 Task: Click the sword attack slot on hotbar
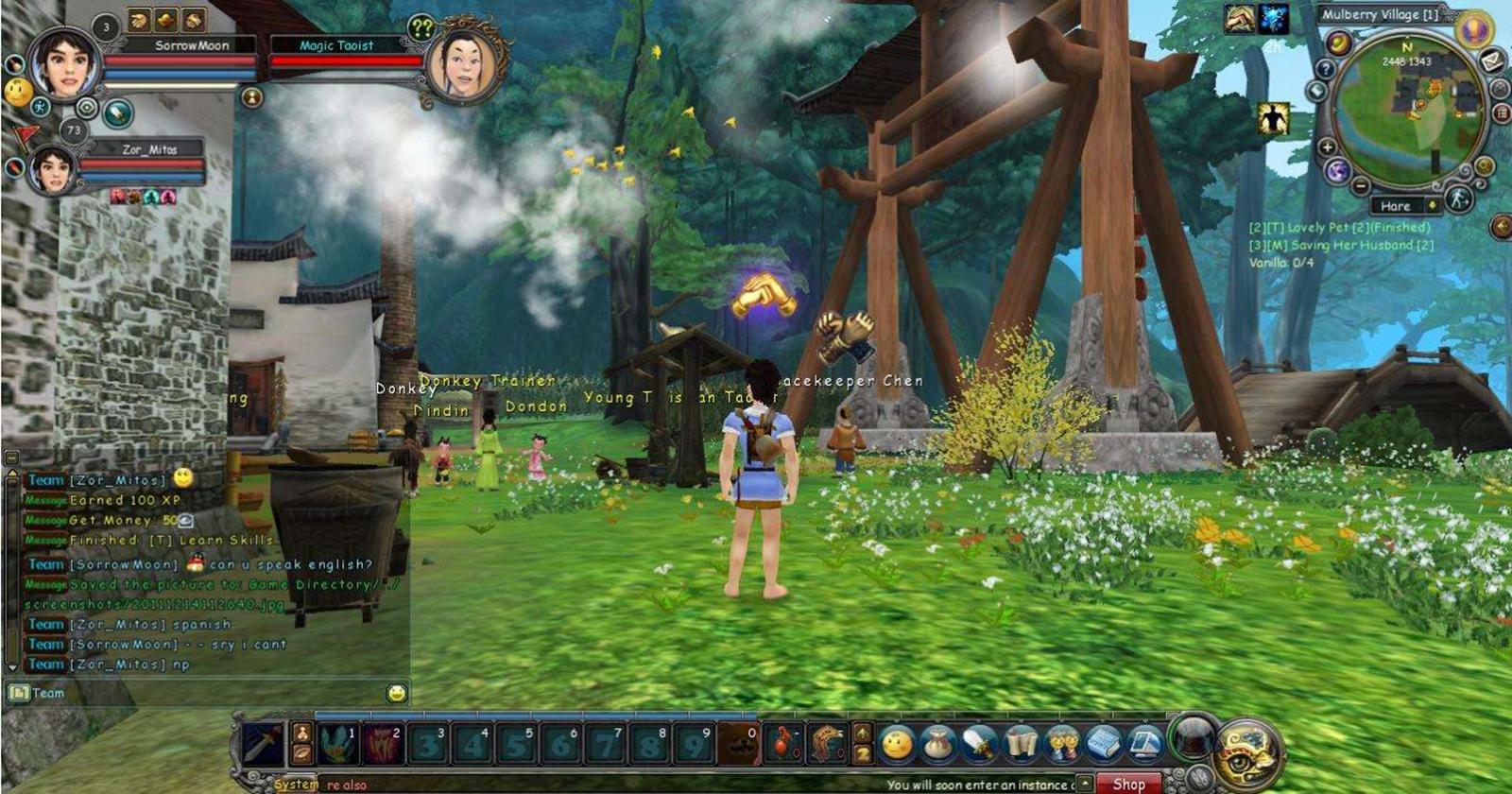pyautogui.click(x=264, y=744)
